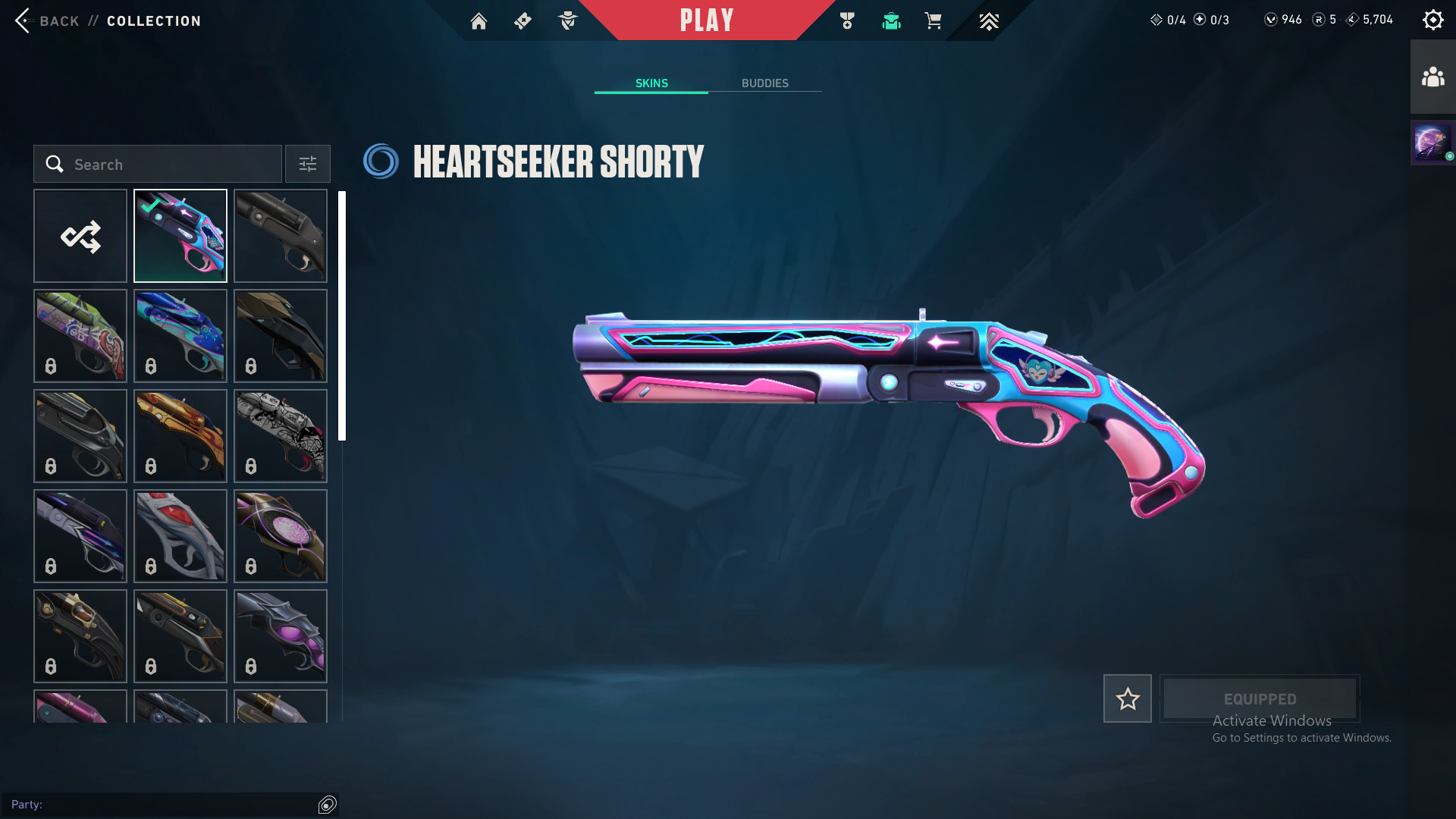1456x819 pixels.
Task: Choose the black-and-white sketch Shorty skin
Action: pyautogui.click(x=281, y=436)
